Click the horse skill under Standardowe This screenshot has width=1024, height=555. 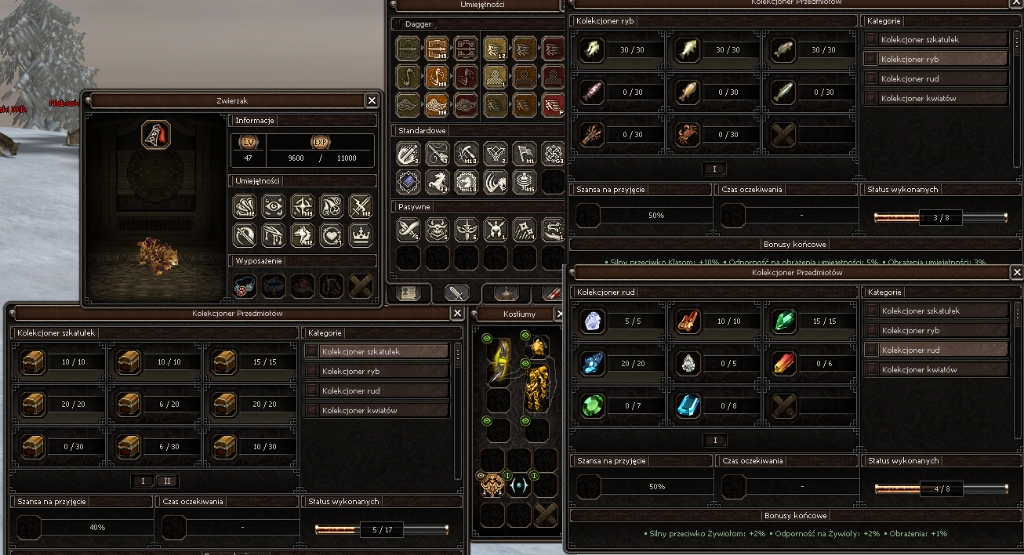(x=439, y=181)
